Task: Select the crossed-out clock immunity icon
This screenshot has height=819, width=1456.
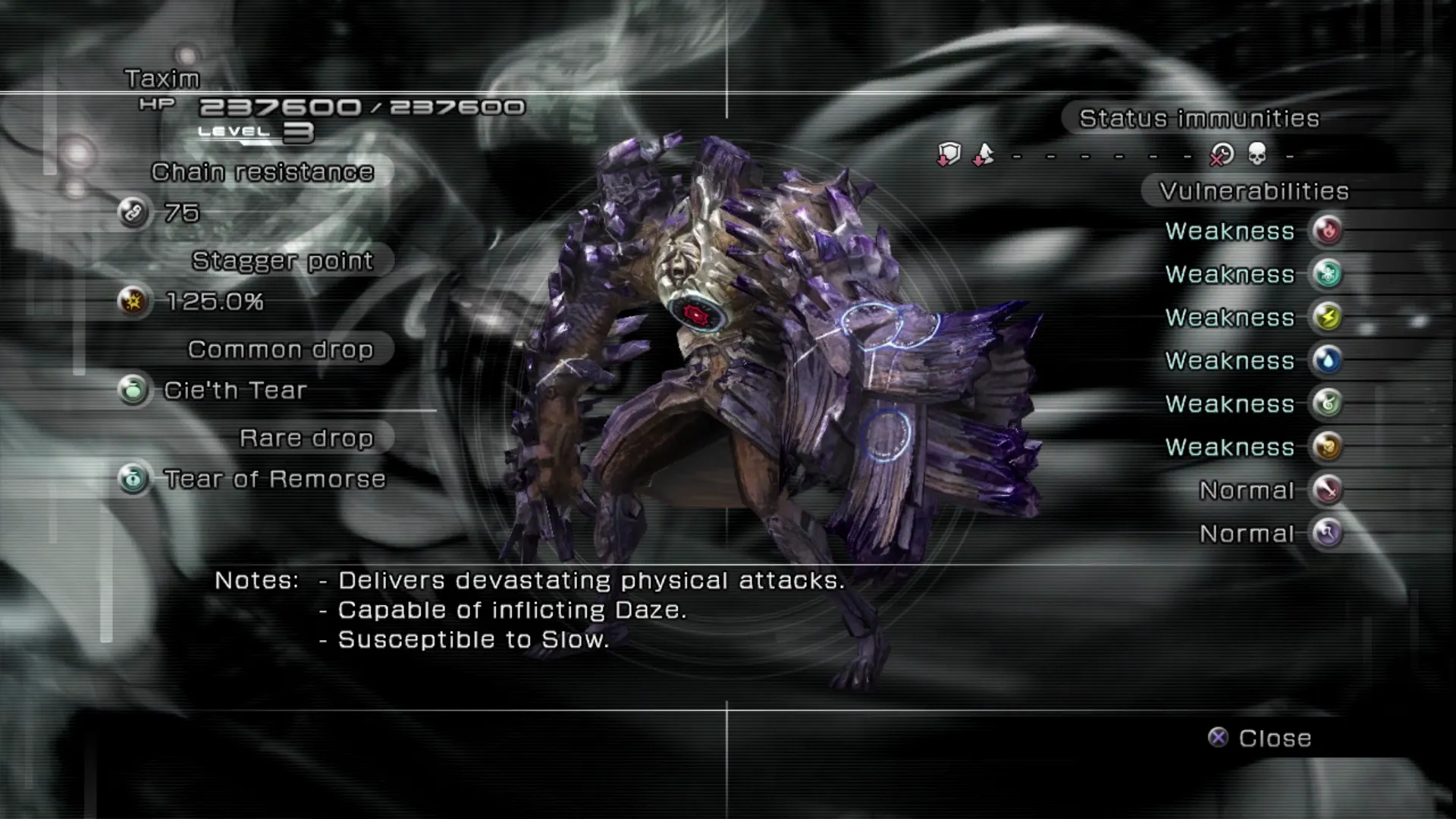Action: click(x=1222, y=155)
